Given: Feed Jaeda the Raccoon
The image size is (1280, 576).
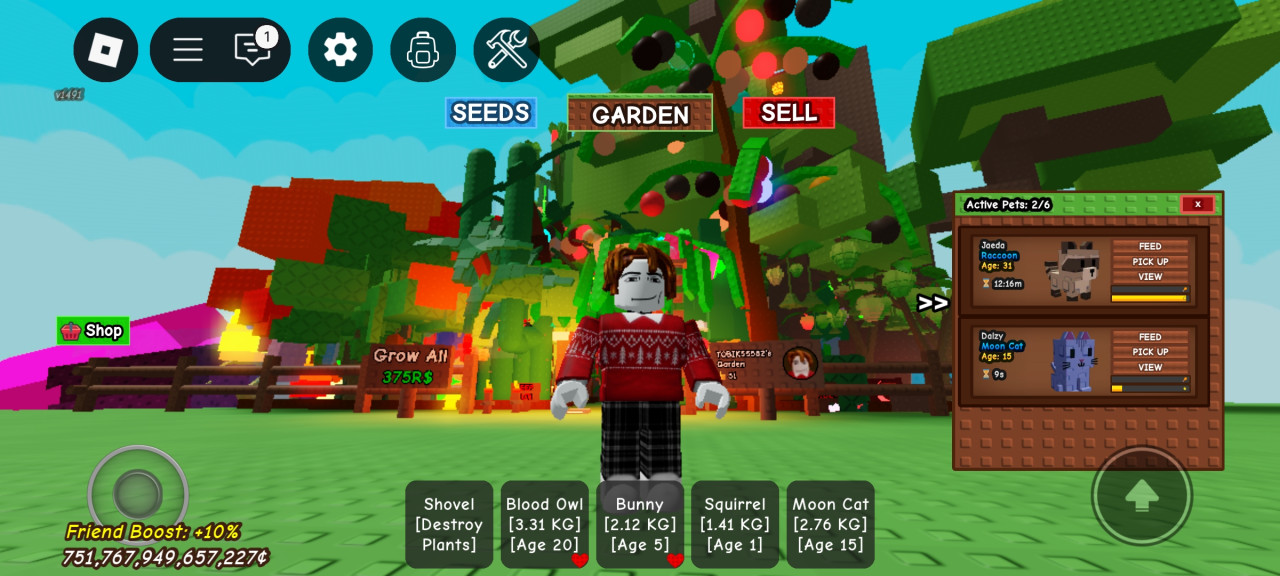Looking at the screenshot, I should (1150, 246).
